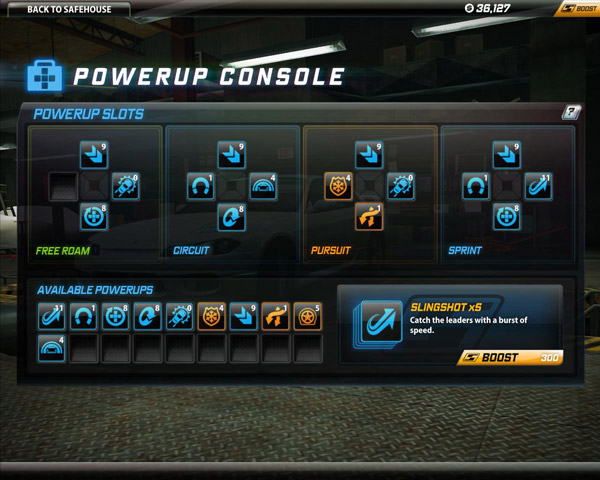
Task: Open the Boost purchase button in top corner
Action: click(578, 9)
